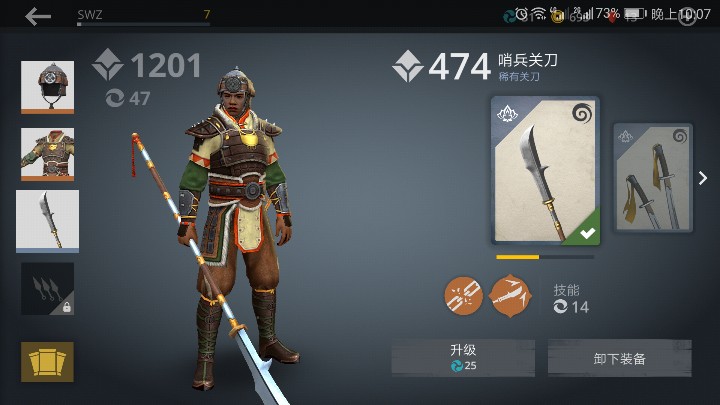Tap the 升级 upgrade button

pyautogui.click(x=462, y=358)
